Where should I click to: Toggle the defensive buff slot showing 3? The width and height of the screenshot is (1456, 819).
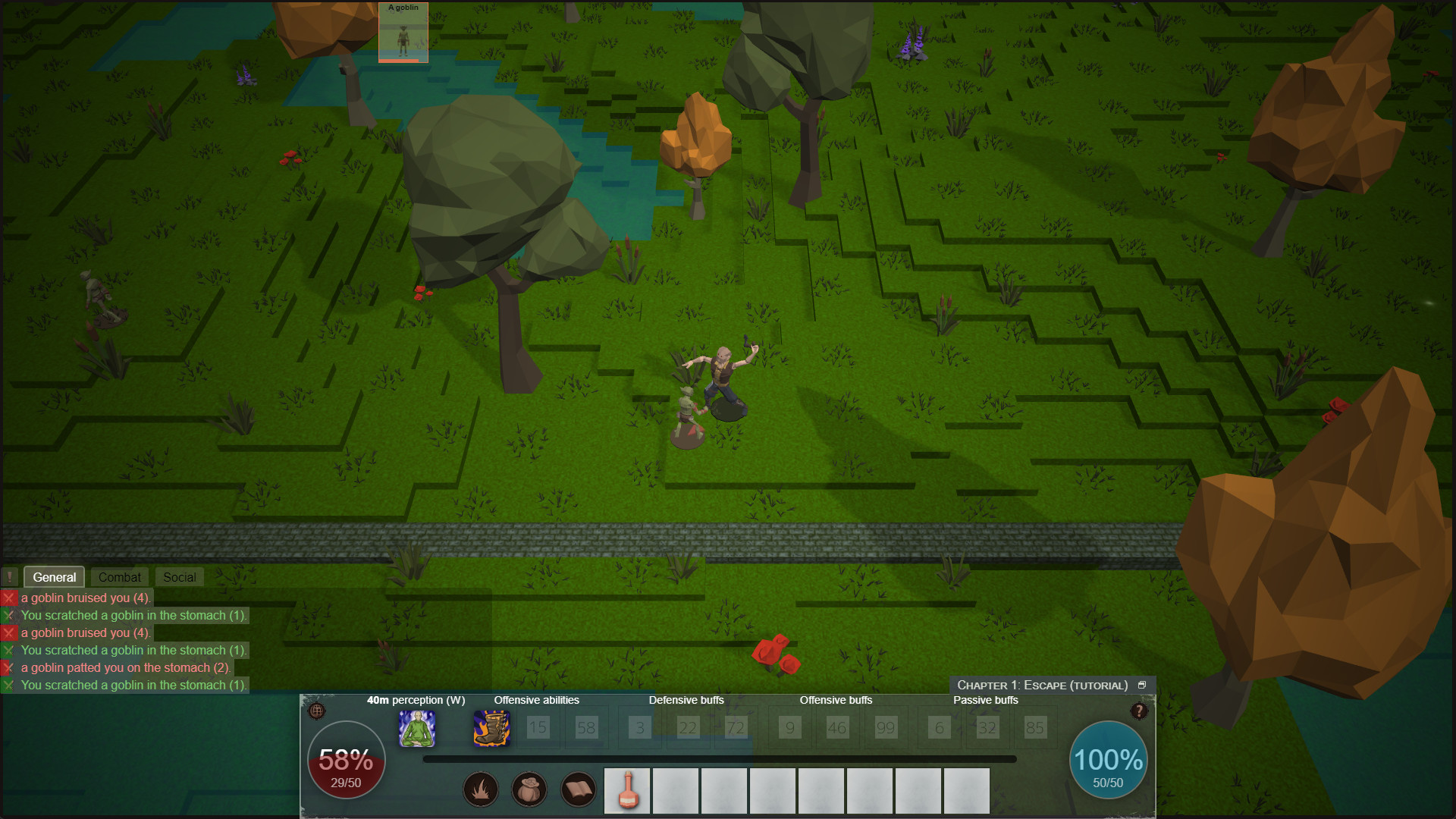click(x=639, y=727)
